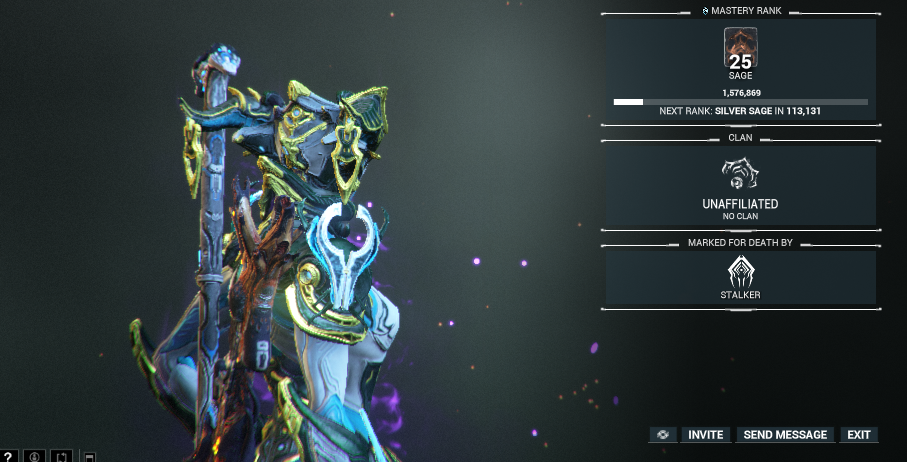
Task: Invite this player to your squad
Action: [x=706, y=435]
